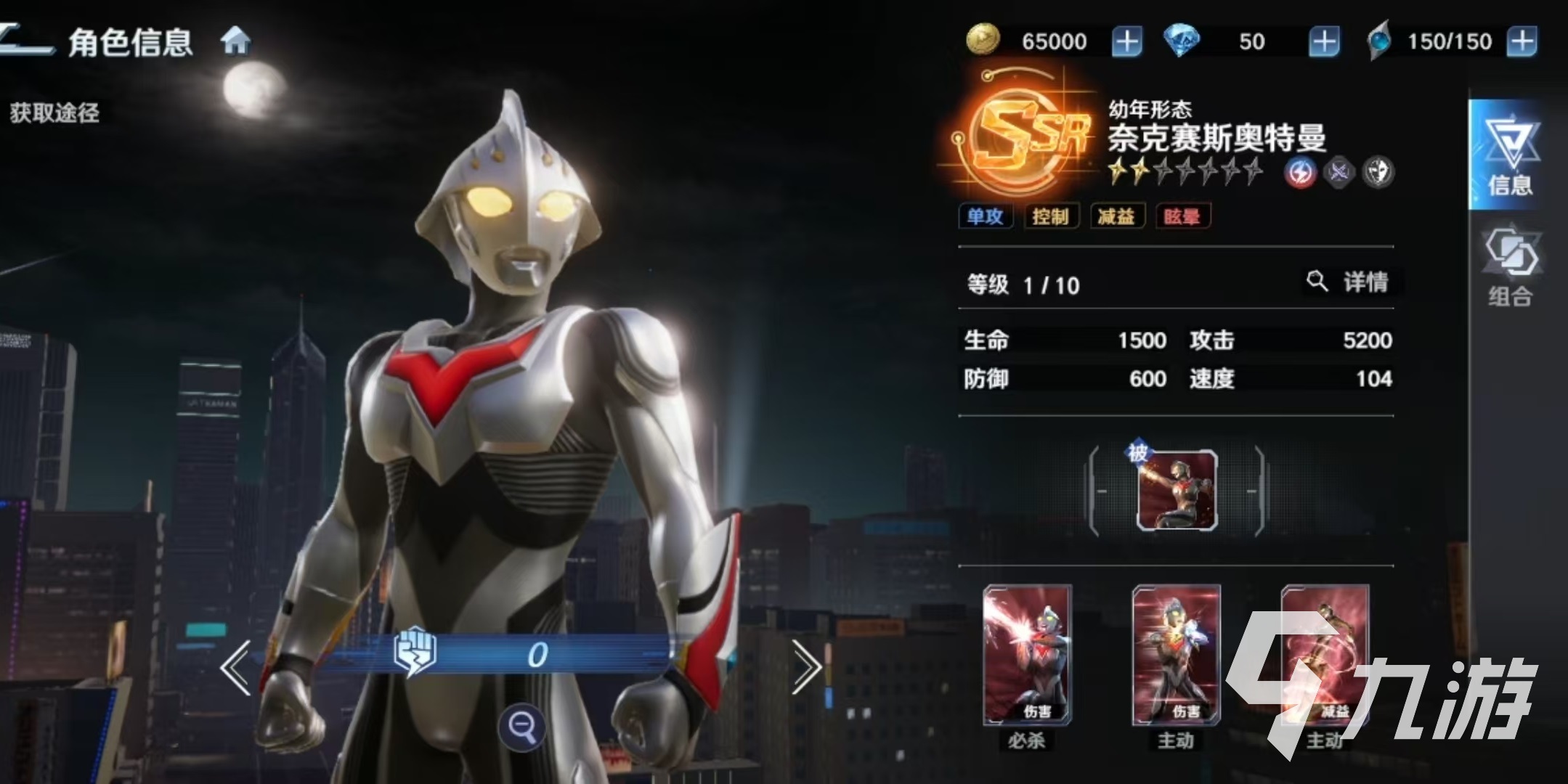The width and height of the screenshot is (1568, 784).
Task: Open the 详情 details view
Action: point(1352,282)
